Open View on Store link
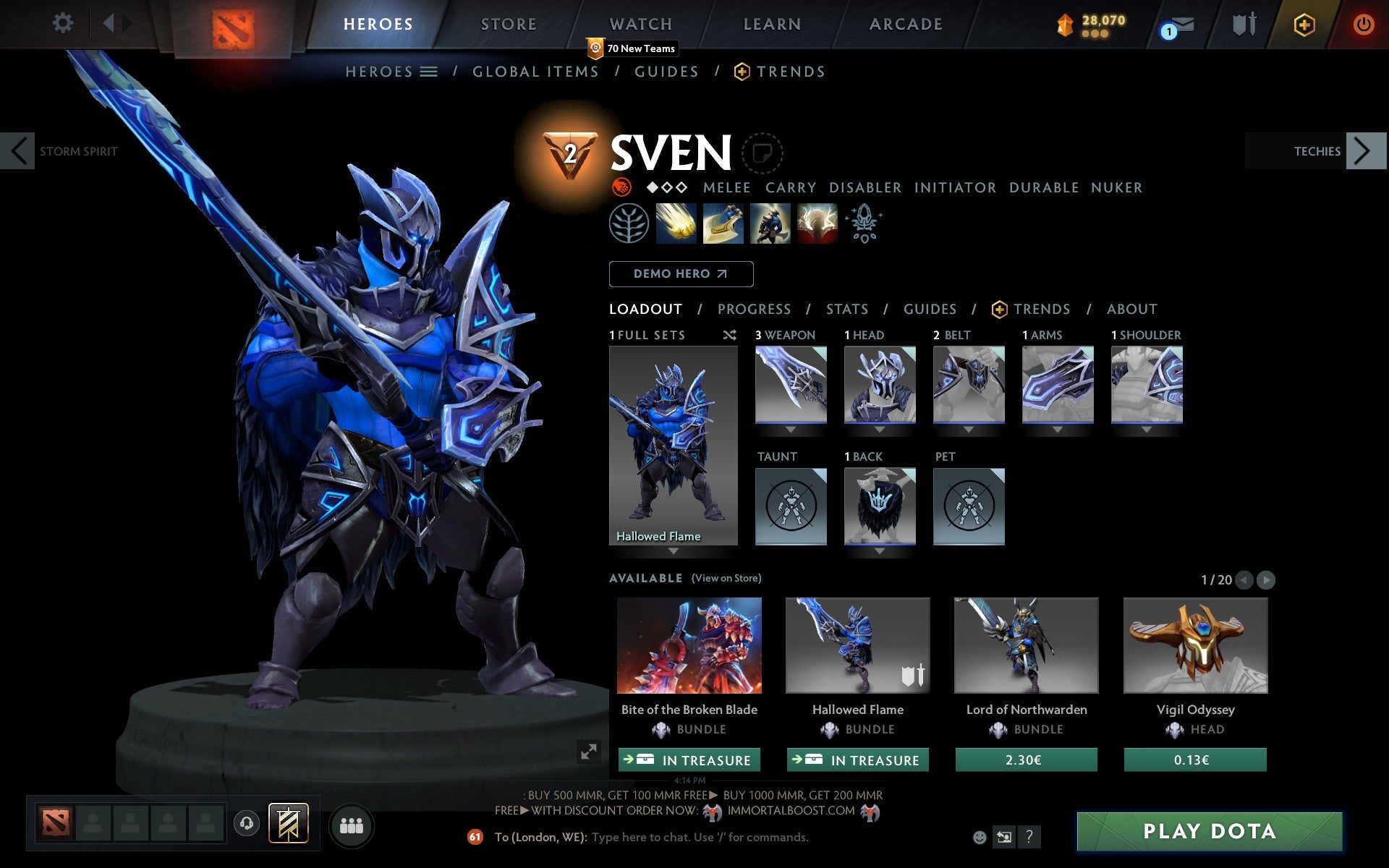Screen dimensions: 1389x868 726,578
